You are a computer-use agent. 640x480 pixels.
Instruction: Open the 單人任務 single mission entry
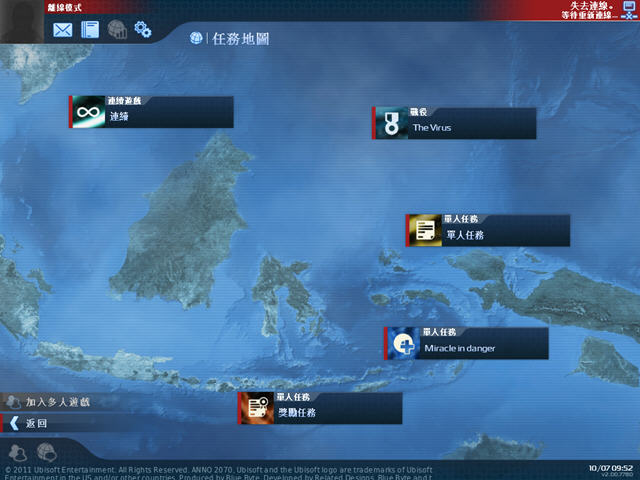pyautogui.click(x=489, y=230)
